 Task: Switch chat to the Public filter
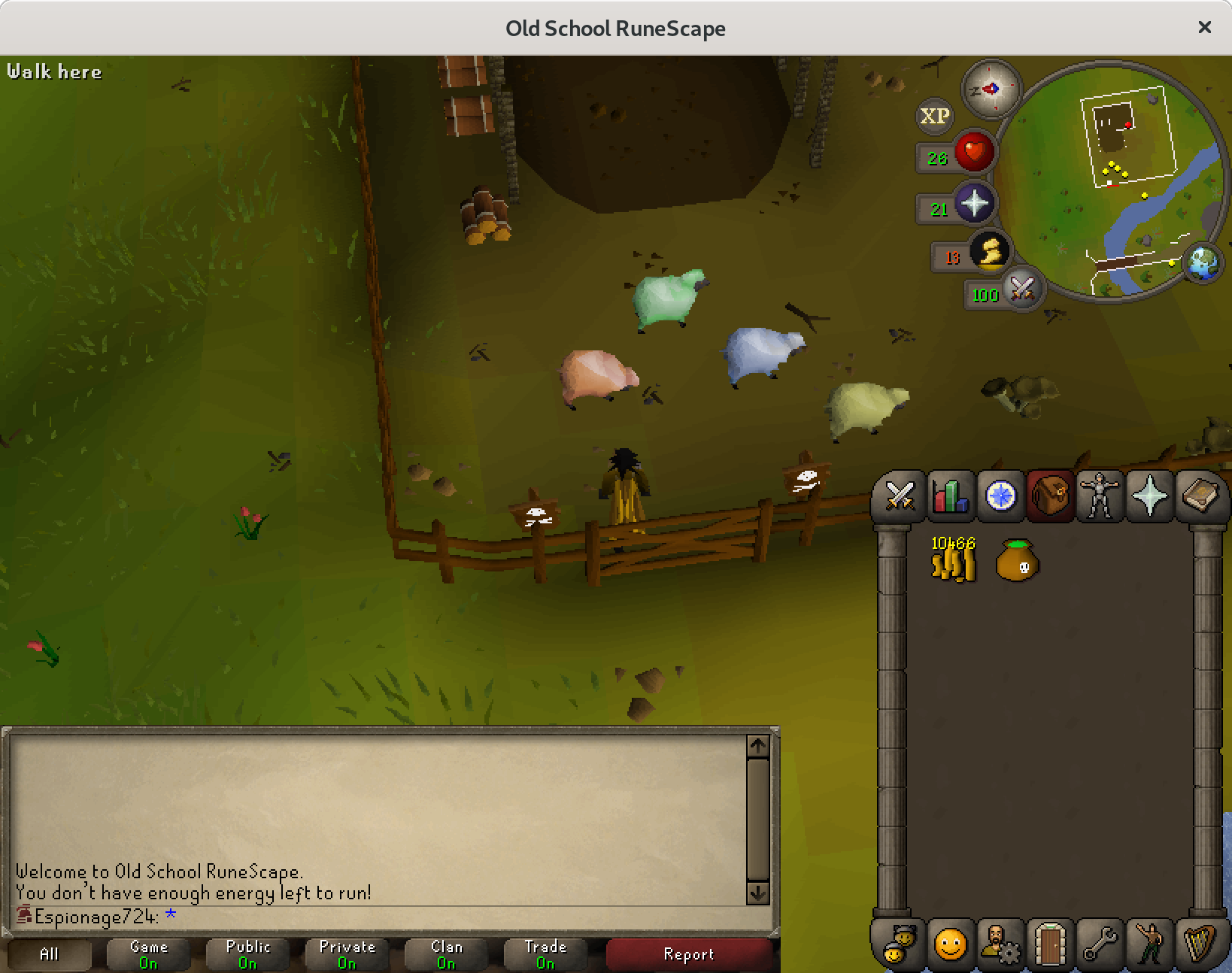pos(248,954)
